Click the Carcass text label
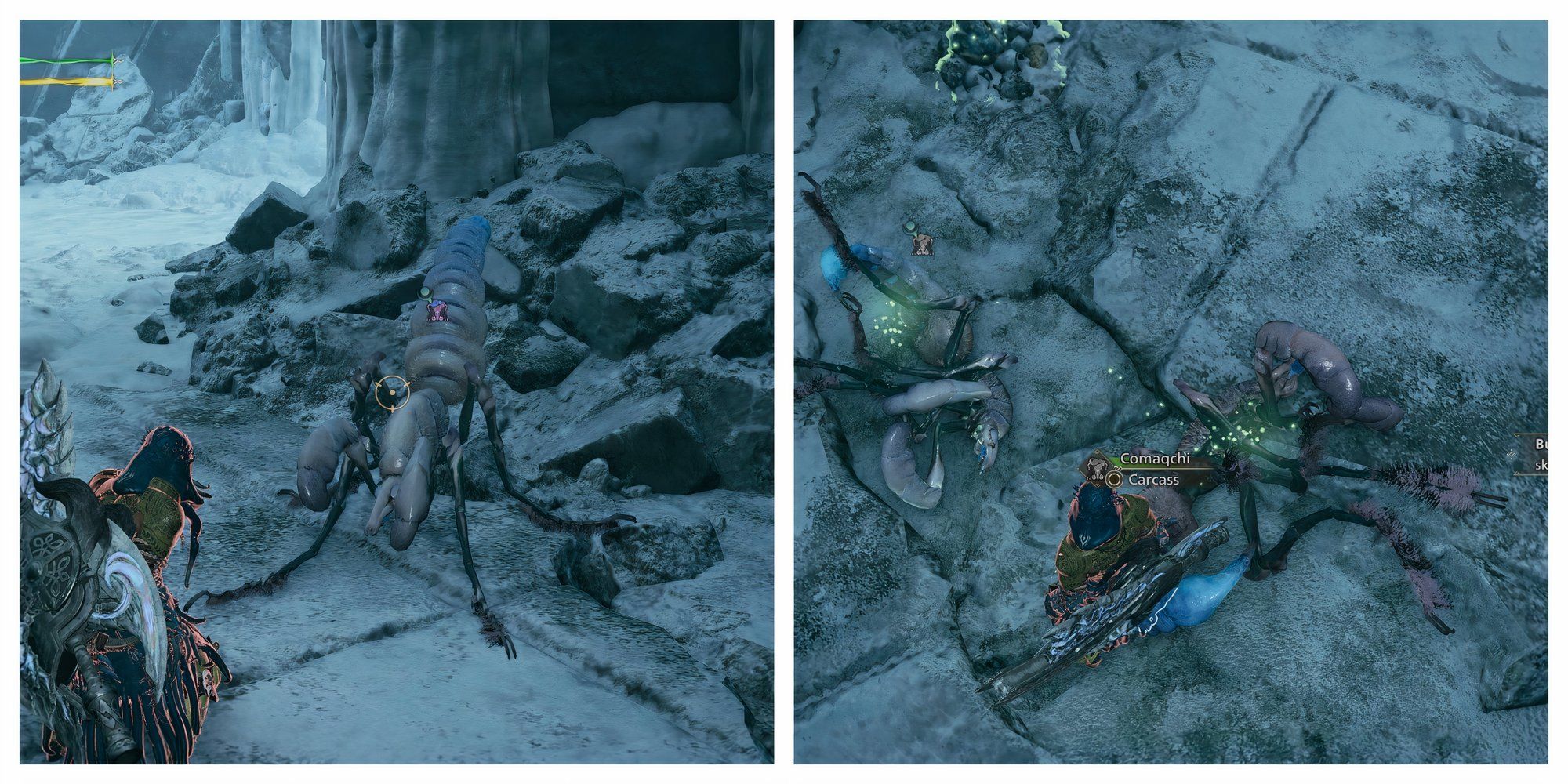Viewport: 1568px width, 784px height. coord(1153,480)
